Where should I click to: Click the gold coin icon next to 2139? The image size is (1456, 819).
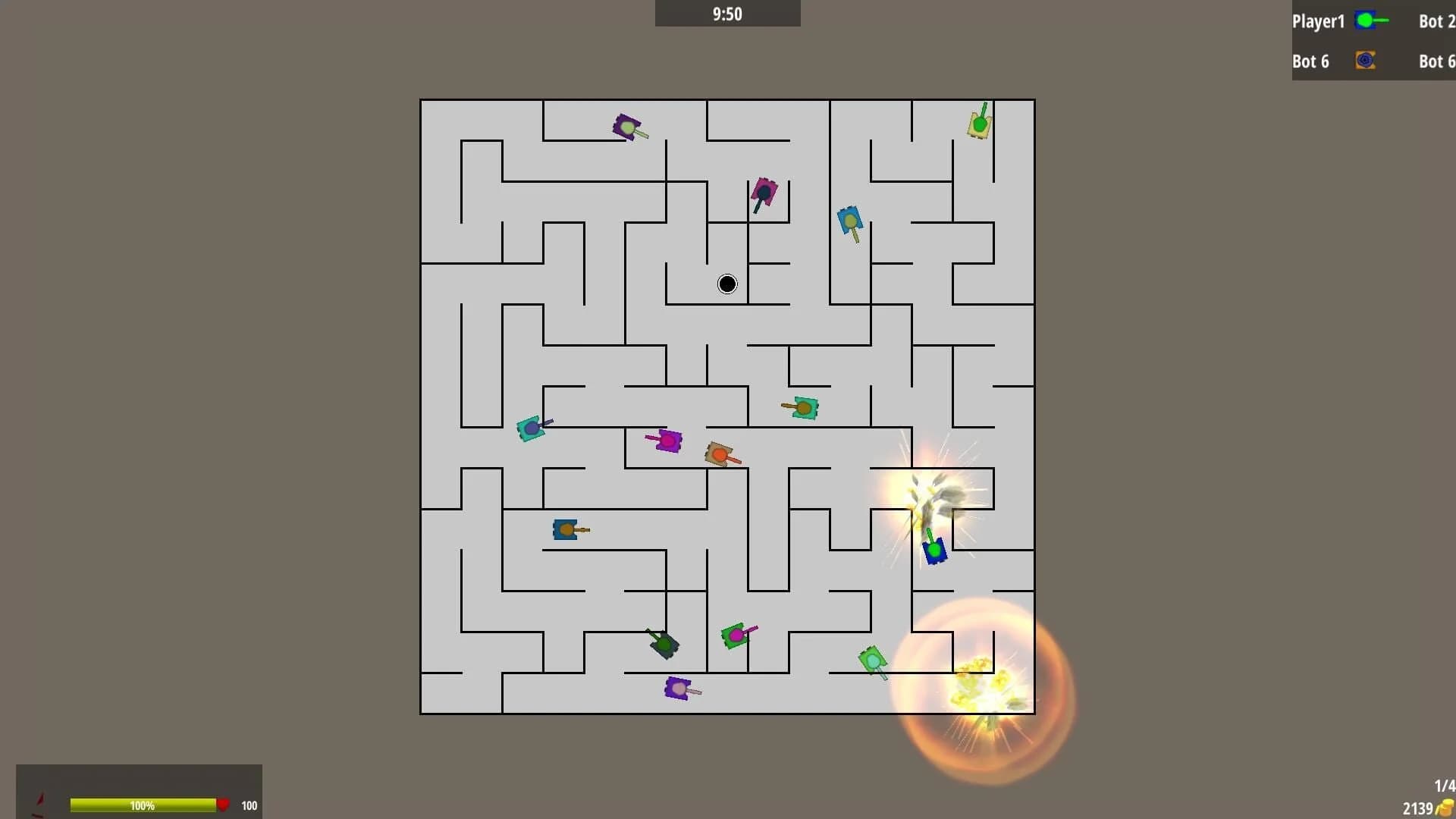(1445, 808)
